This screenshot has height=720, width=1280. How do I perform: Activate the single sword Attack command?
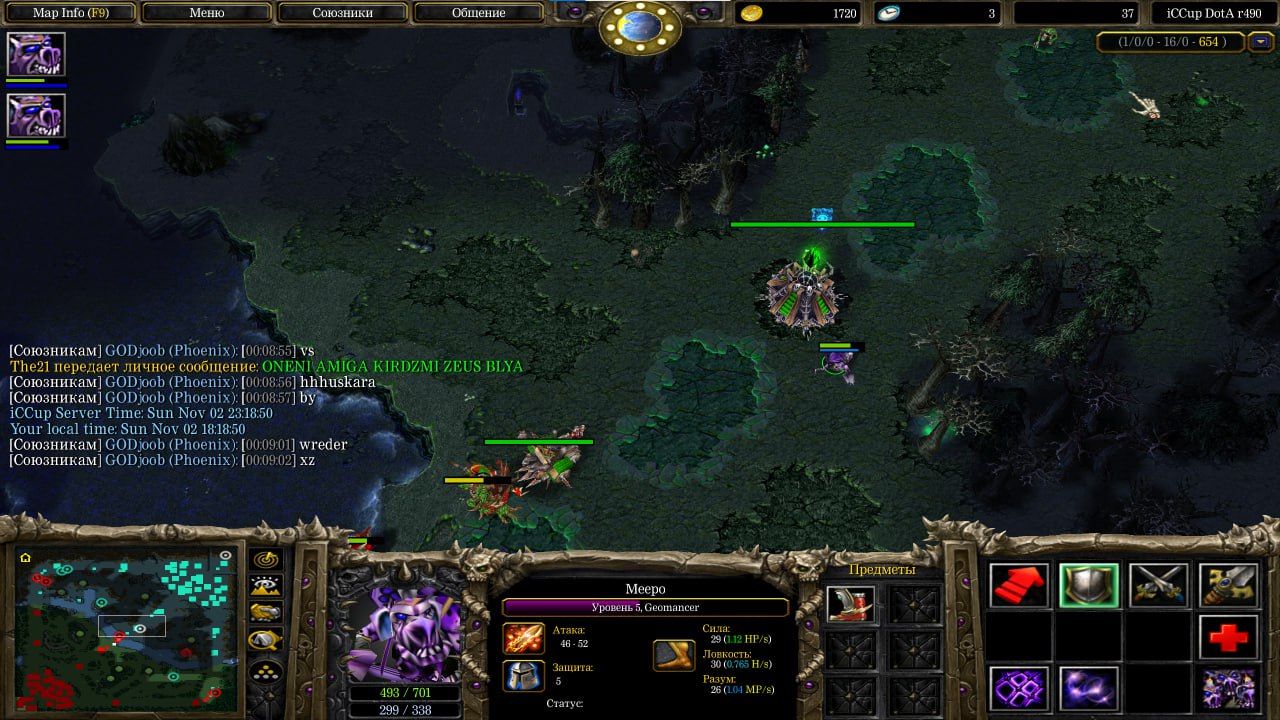coord(1228,585)
